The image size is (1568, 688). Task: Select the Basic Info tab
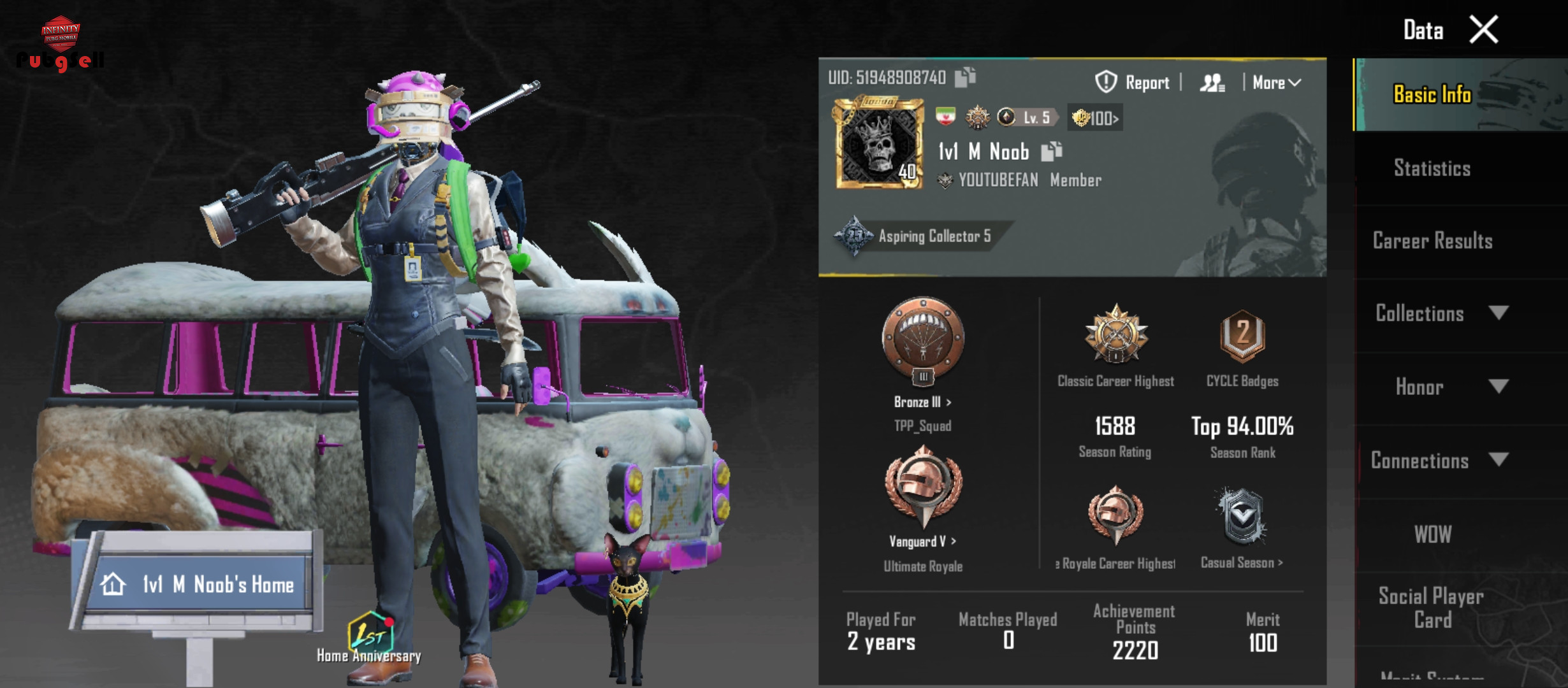[x=1432, y=94]
